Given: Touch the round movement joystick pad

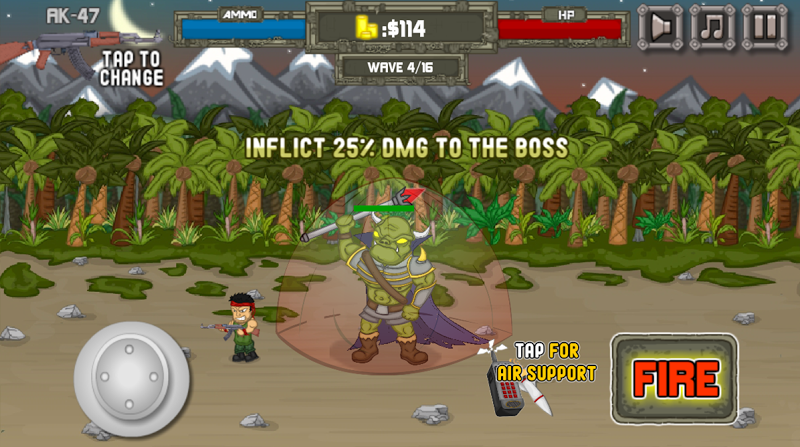Looking at the screenshot, I should click(x=131, y=378).
